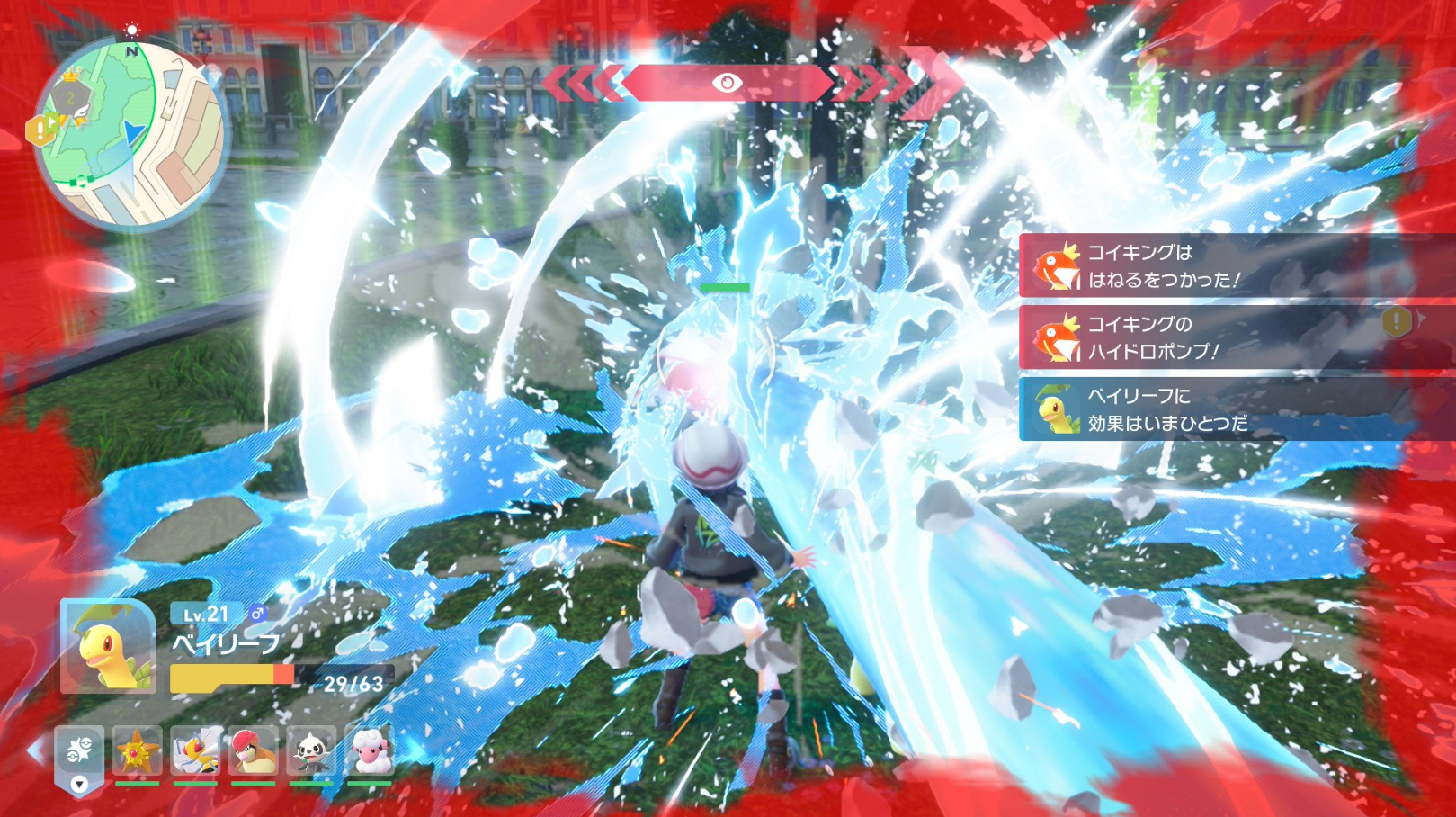Click the yellow exclamation quest marker on minimap
The height and width of the screenshot is (817, 1456).
pyautogui.click(x=40, y=130)
